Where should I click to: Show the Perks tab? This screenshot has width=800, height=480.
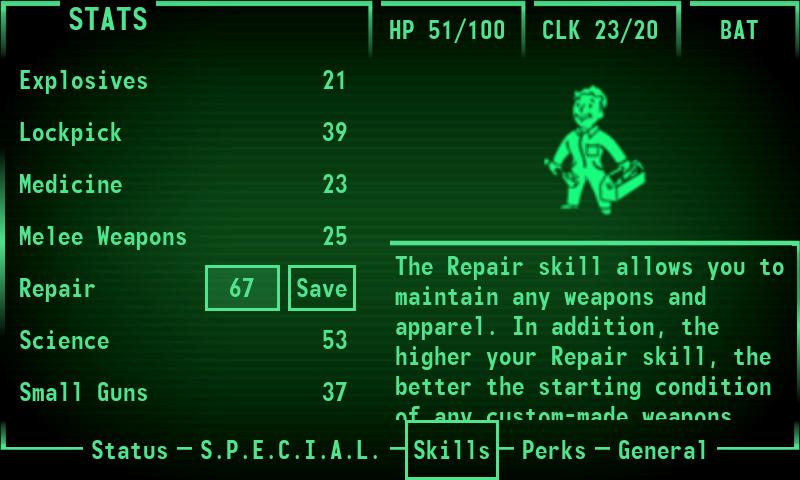click(554, 451)
